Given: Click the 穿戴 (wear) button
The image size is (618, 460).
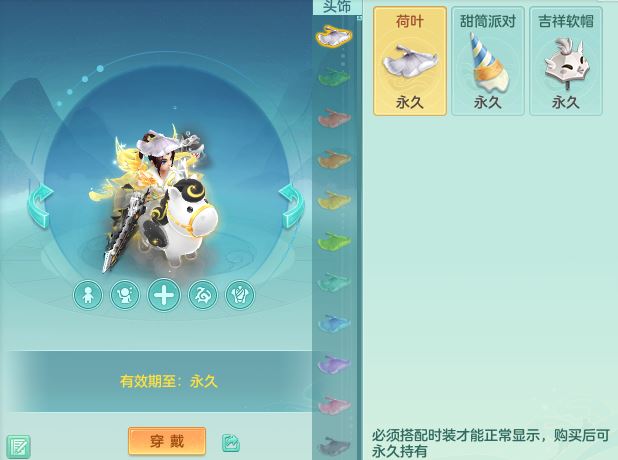Looking at the screenshot, I should coord(167,441).
